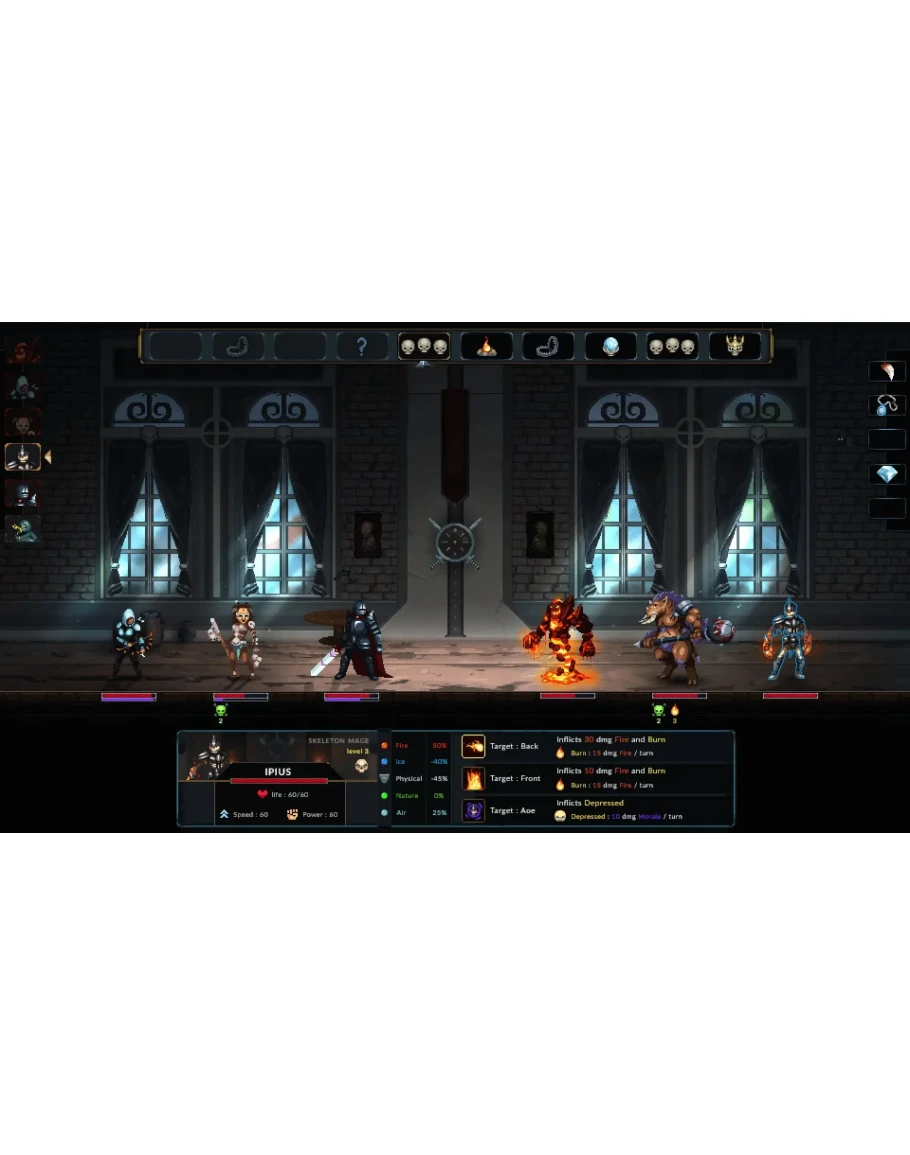Choose the flame skill targeting Front

click(x=473, y=778)
